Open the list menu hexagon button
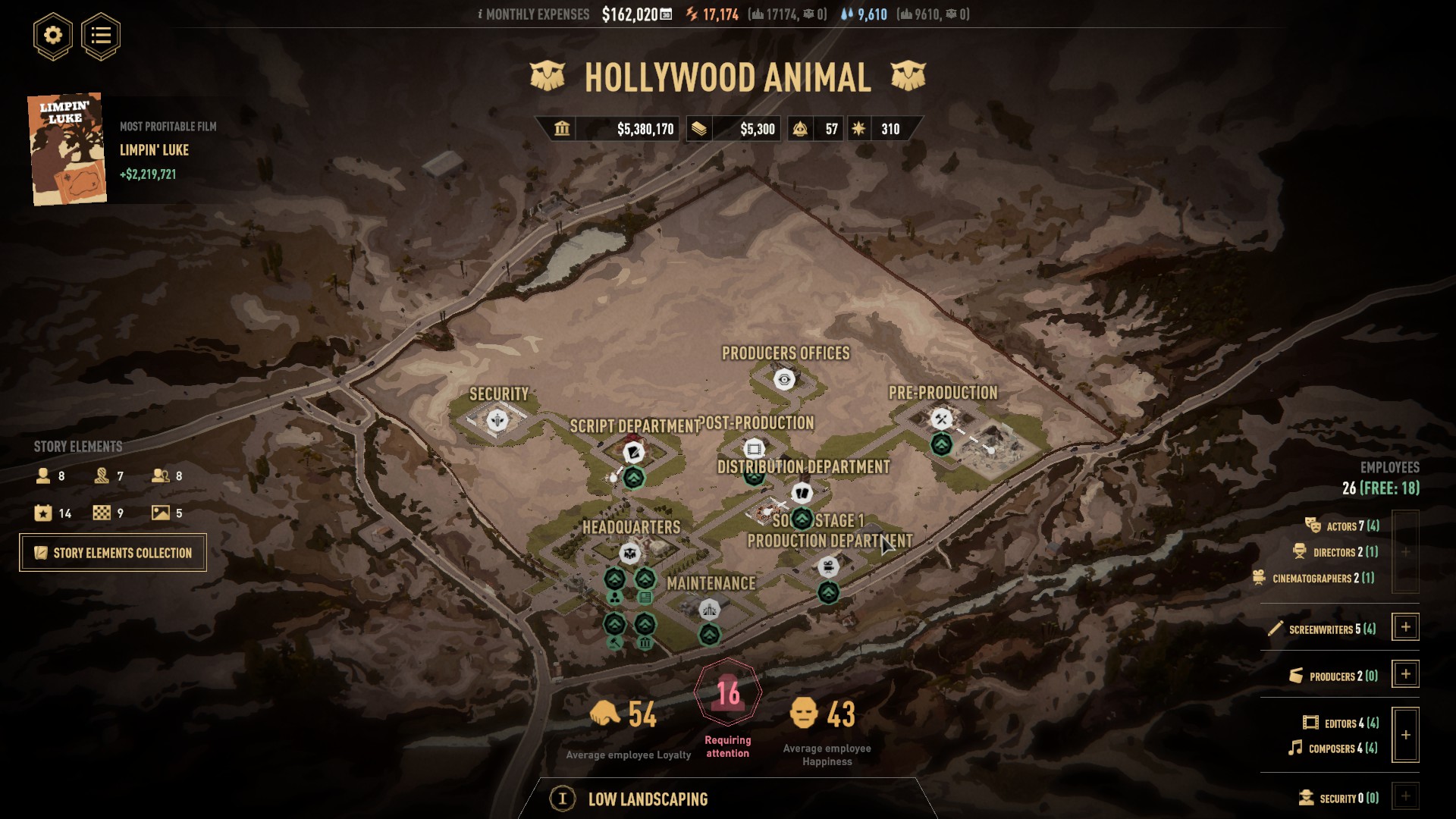This screenshot has width=1456, height=819. coord(101,36)
